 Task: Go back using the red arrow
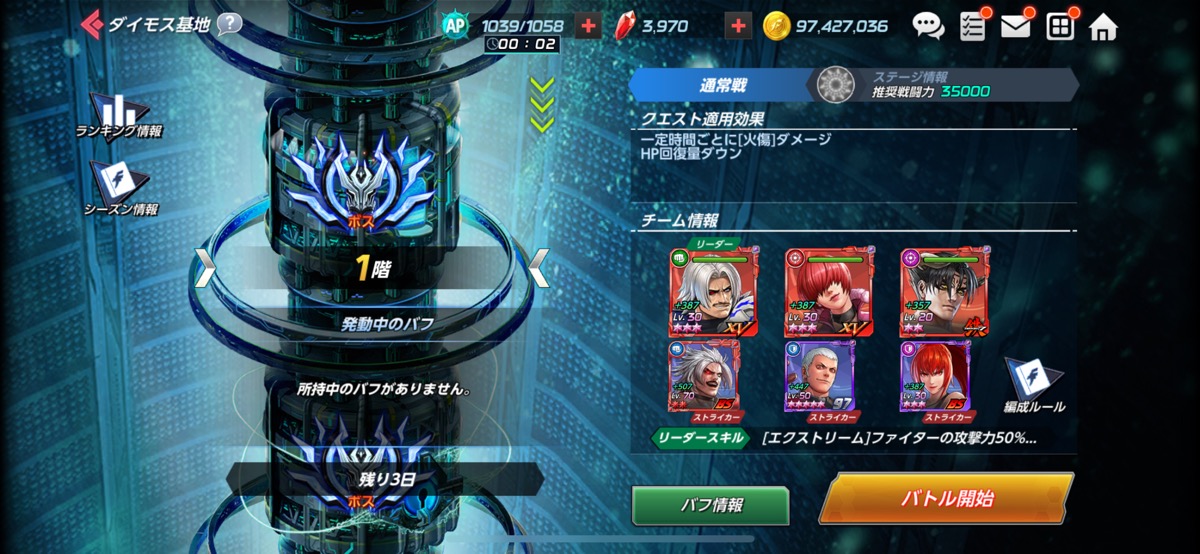pos(92,23)
